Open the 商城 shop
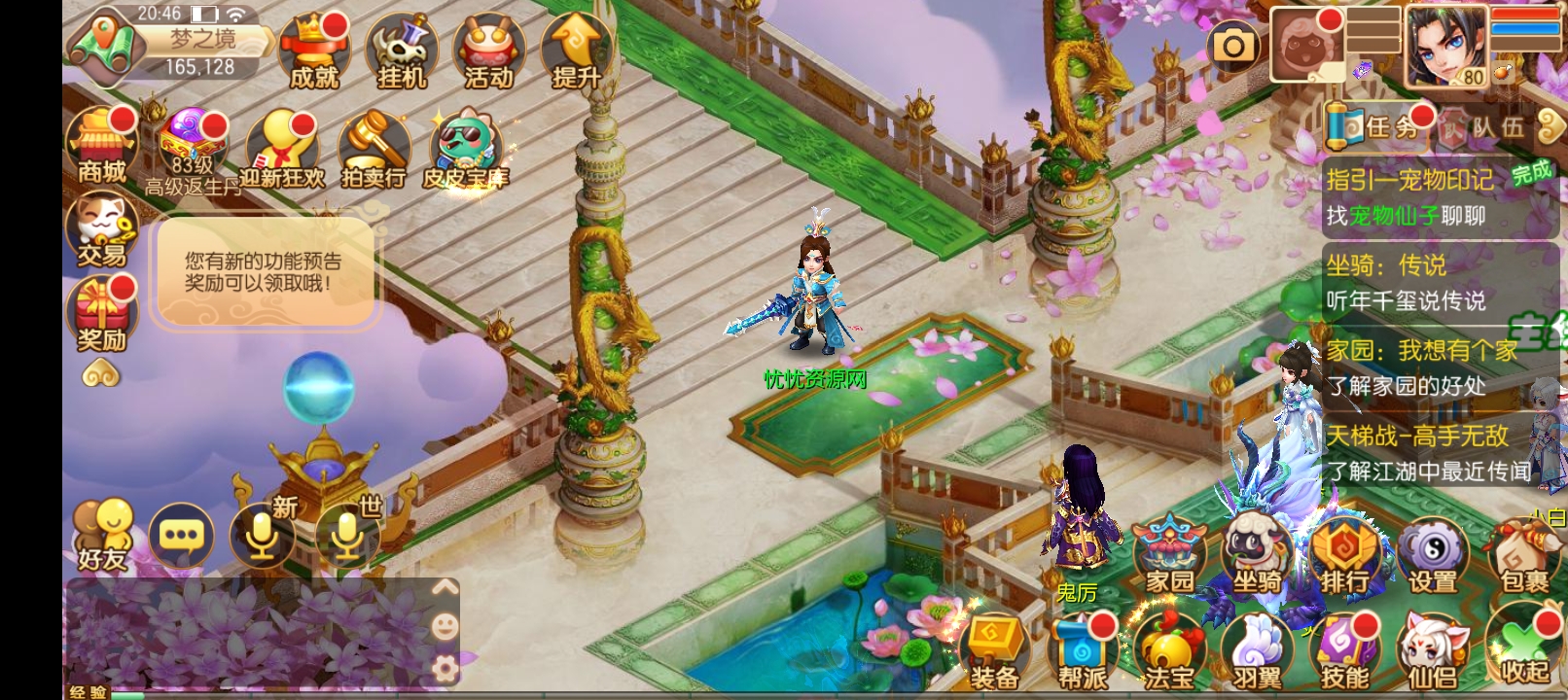 101,146
